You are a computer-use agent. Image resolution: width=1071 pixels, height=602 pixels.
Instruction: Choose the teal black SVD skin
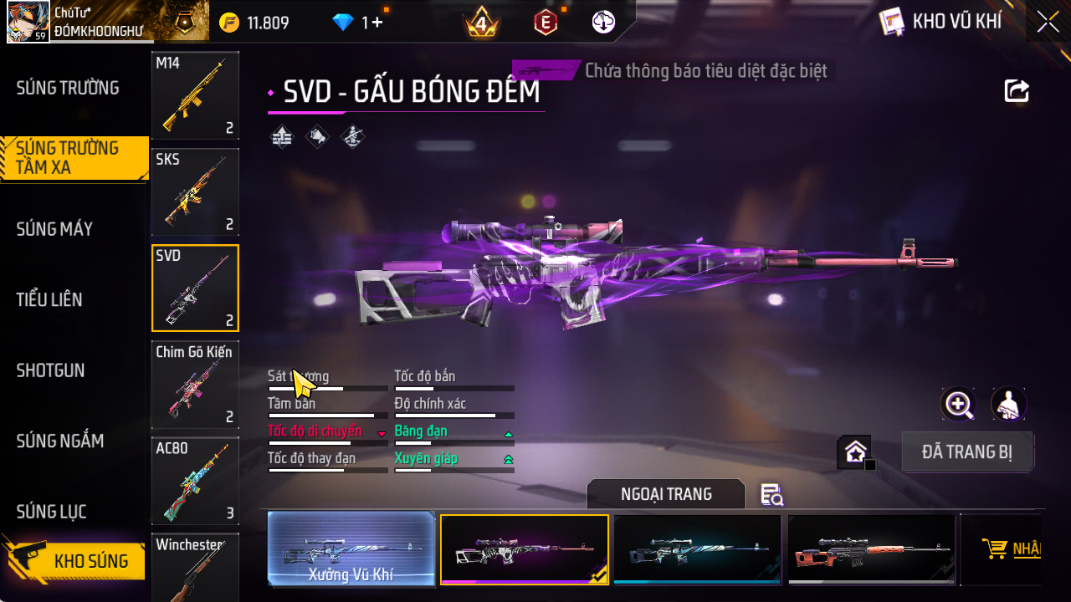[x=697, y=549]
